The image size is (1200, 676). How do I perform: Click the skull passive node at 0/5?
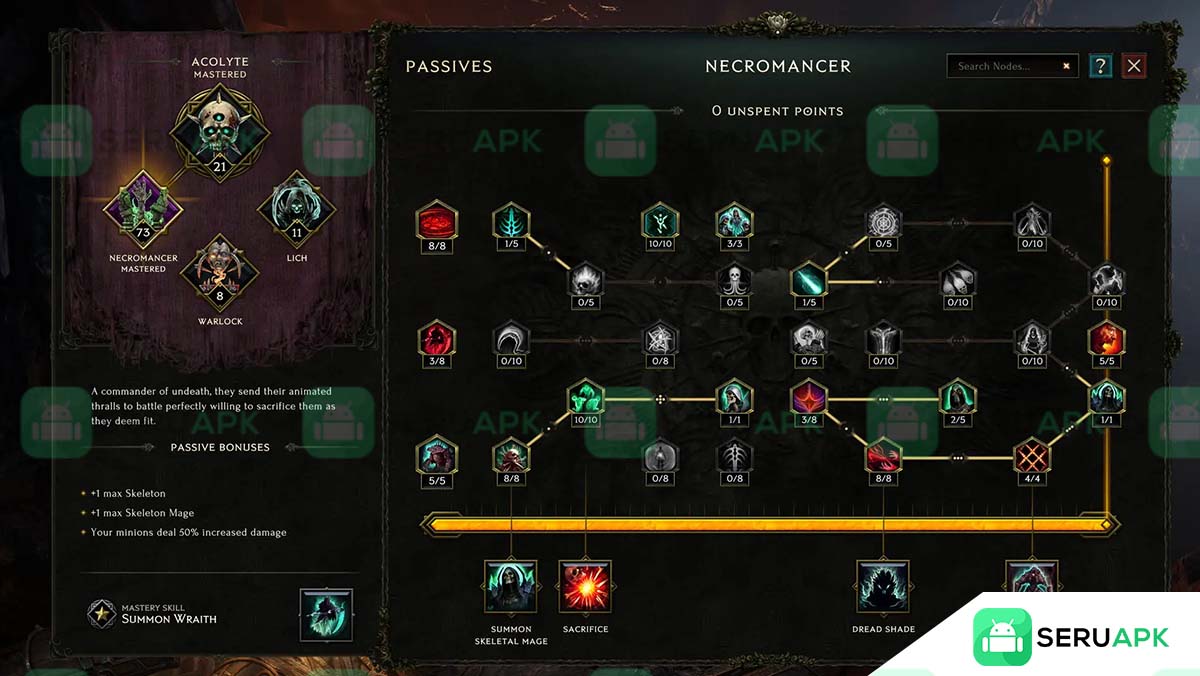pos(733,281)
